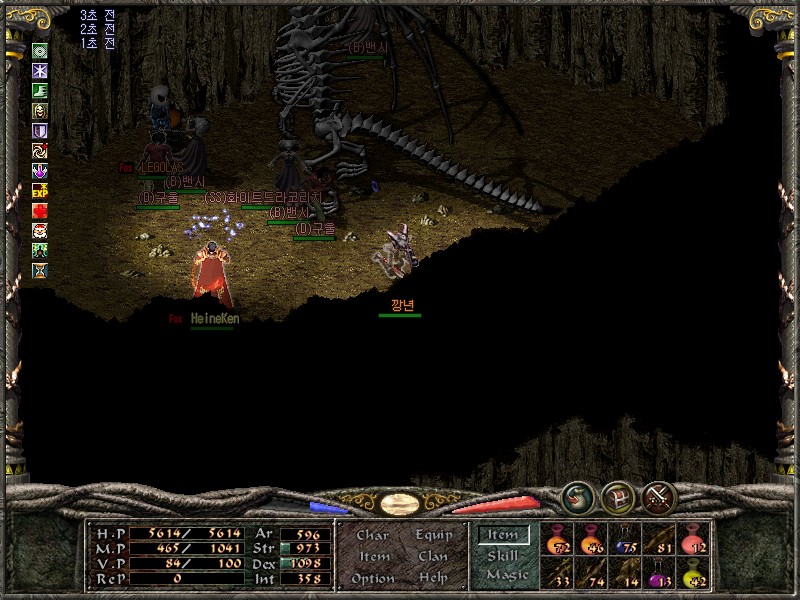Switch to the Skill quick-slot tab
Screen dimensions: 800x600
pyautogui.click(x=503, y=555)
